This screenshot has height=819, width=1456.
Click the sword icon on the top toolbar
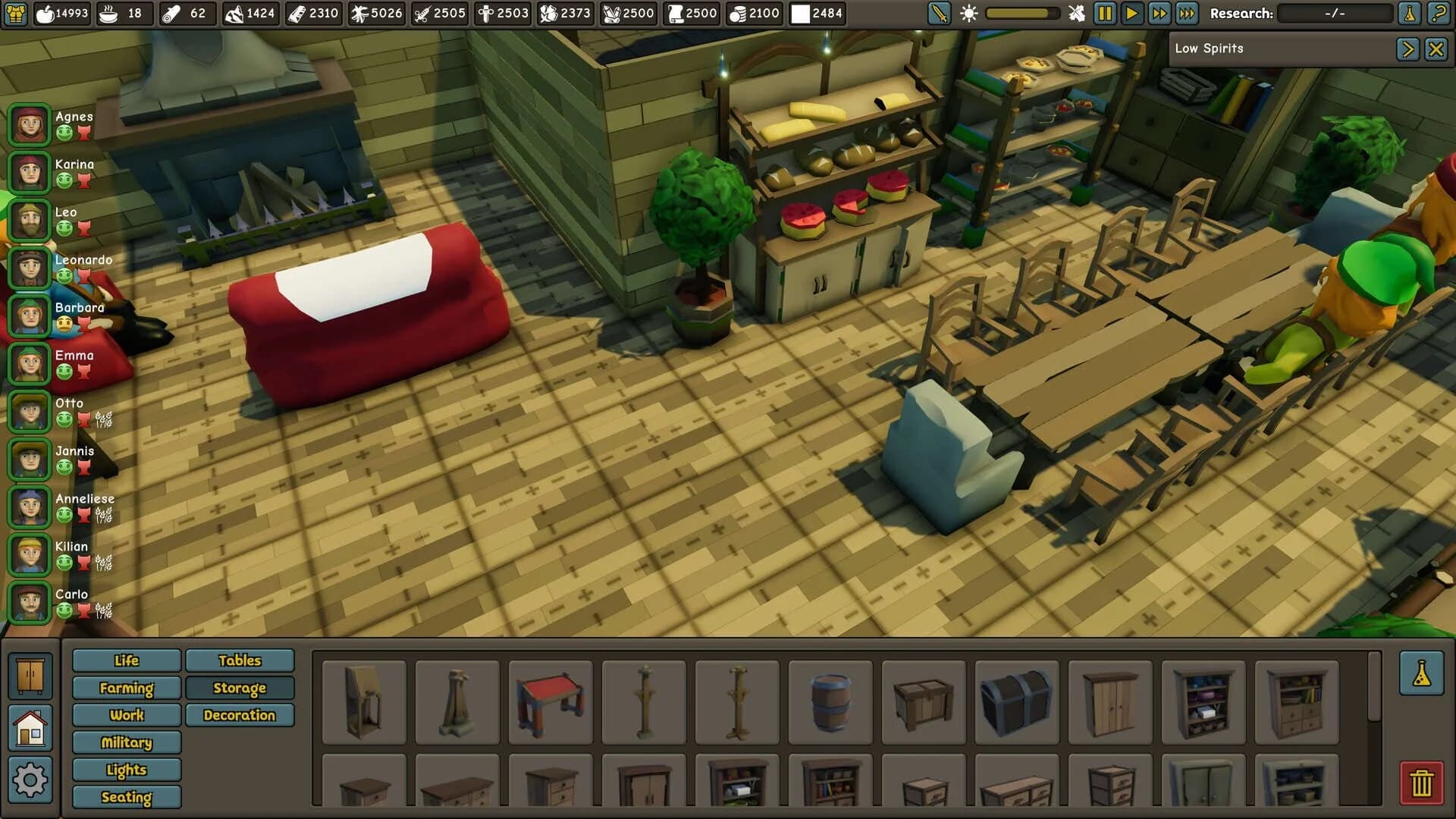click(x=938, y=13)
